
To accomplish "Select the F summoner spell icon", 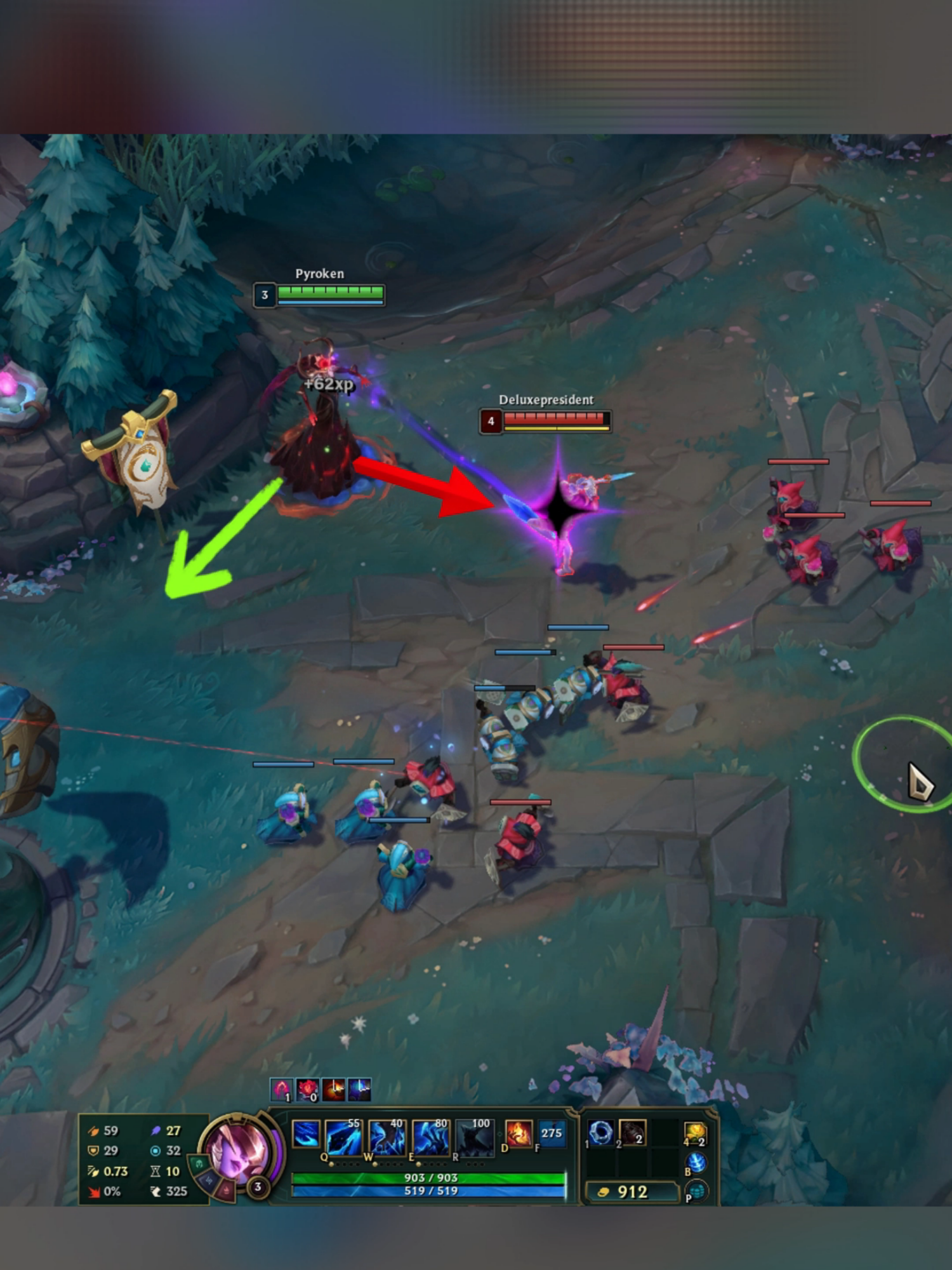I will pyautogui.click(x=552, y=1133).
